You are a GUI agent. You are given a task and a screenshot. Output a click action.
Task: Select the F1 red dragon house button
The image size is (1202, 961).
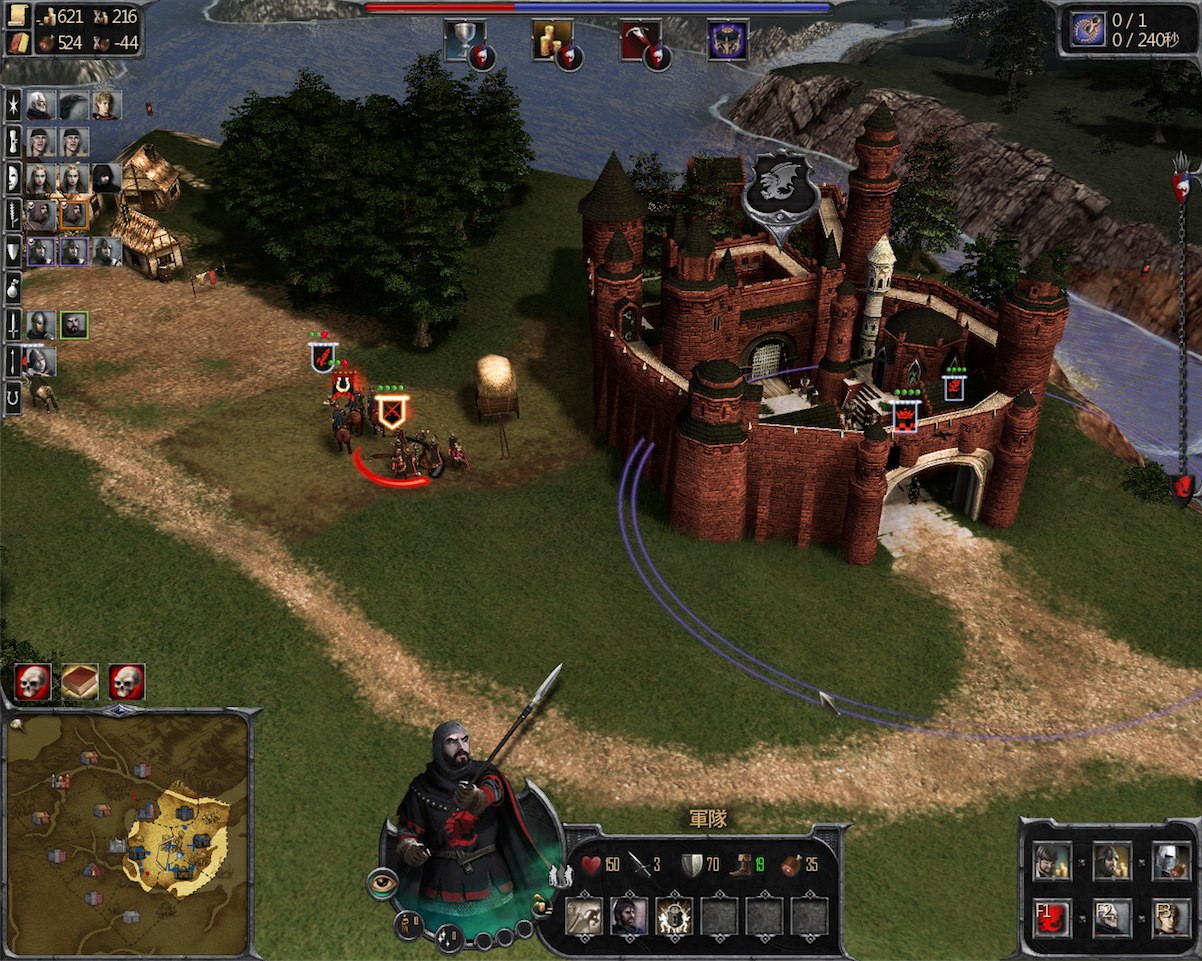click(1053, 916)
